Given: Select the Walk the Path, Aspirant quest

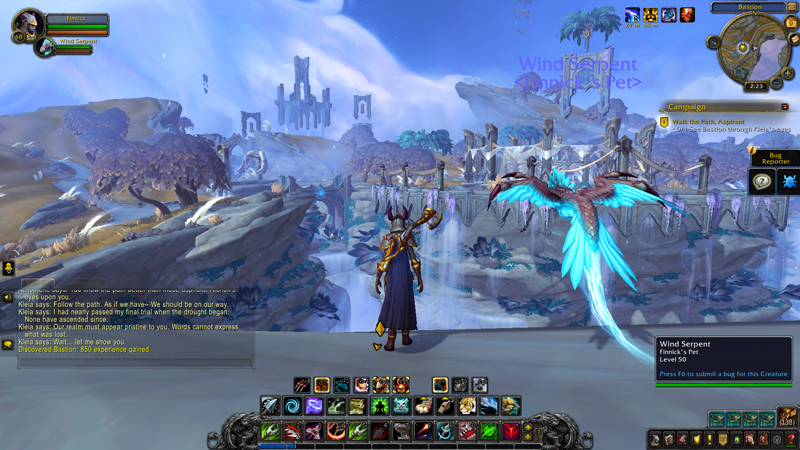Looking at the screenshot, I should click(x=708, y=121).
